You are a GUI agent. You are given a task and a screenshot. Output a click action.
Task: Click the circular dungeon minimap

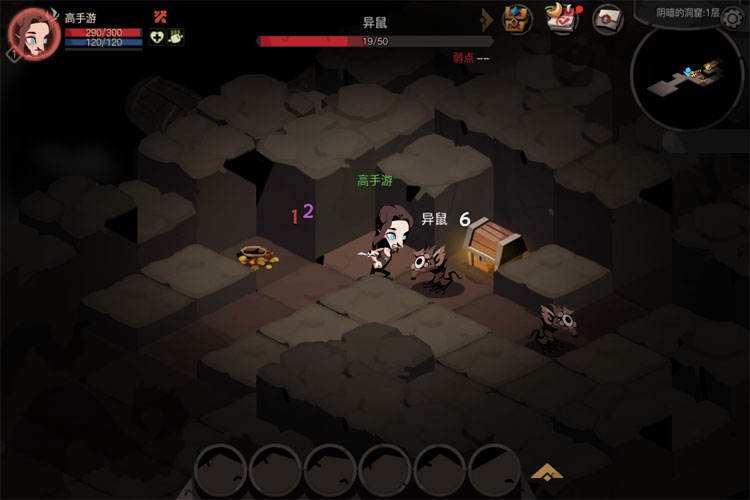686,78
